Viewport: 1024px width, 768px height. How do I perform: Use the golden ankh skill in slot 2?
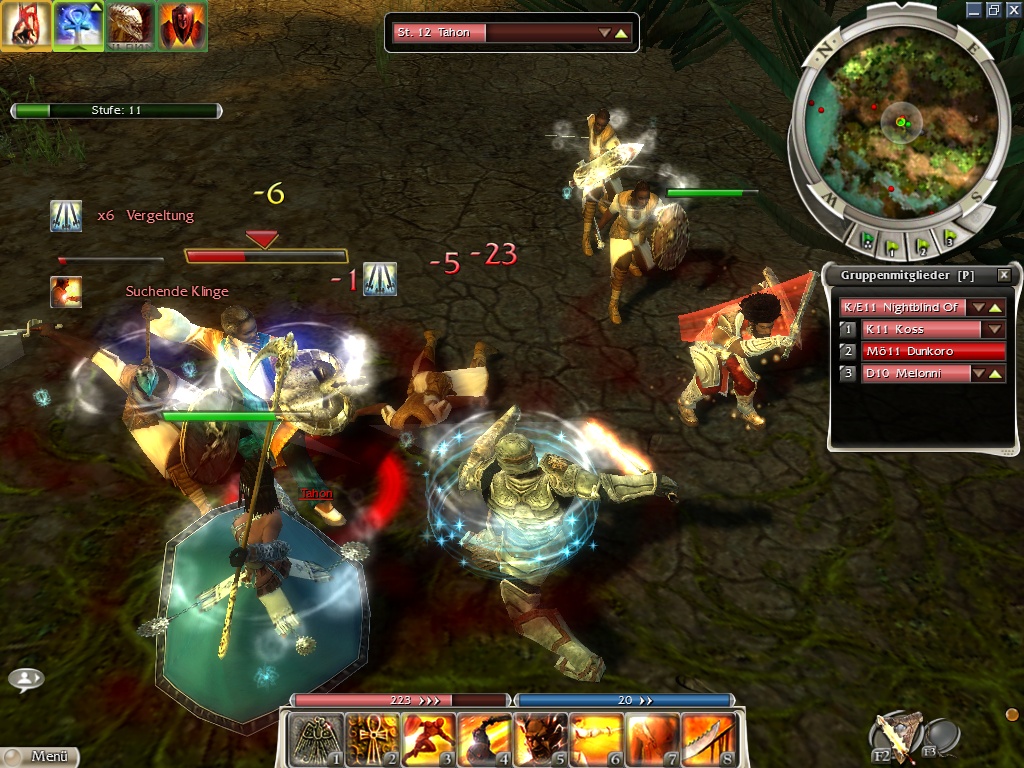pyautogui.click(x=371, y=739)
